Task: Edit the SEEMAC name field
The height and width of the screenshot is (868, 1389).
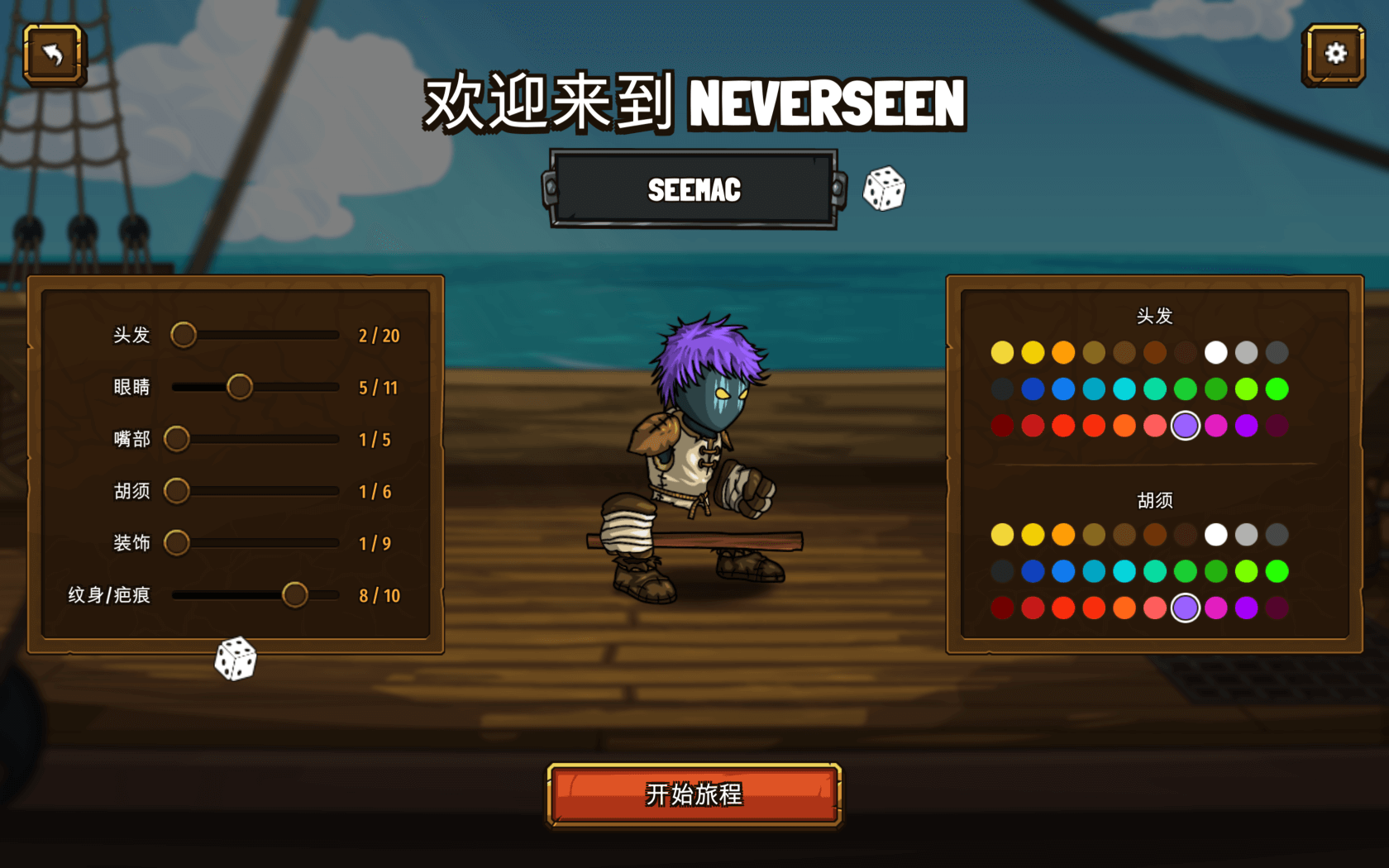Action: point(694,189)
